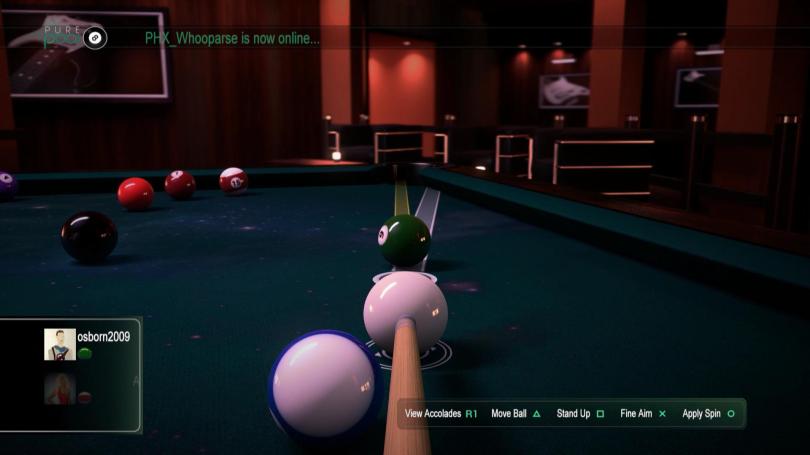The height and width of the screenshot is (455, 810).
Task: Open the PHX_Whooparse online notification
Action: [232, 39]
